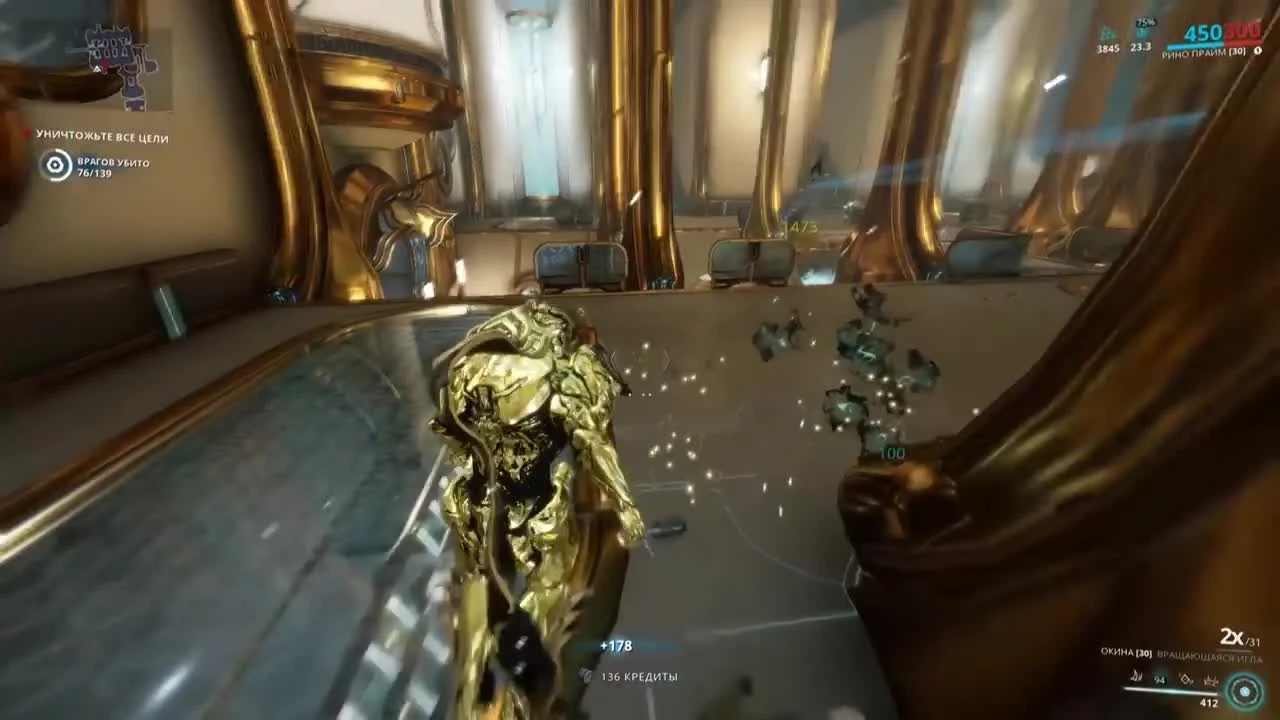Click the 2x melee combo multiplier indicator
The image size is (1280, 720).
1231,636
